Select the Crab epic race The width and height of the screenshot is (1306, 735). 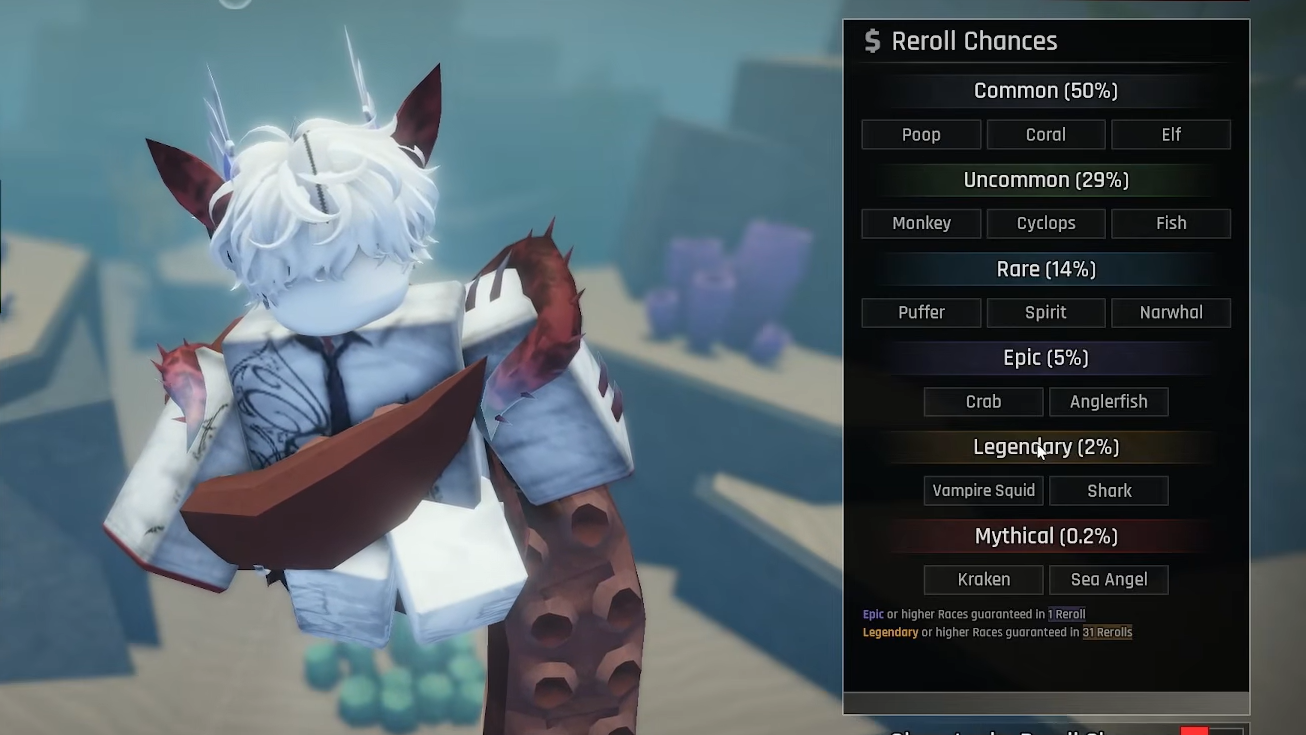pos(983,402)
